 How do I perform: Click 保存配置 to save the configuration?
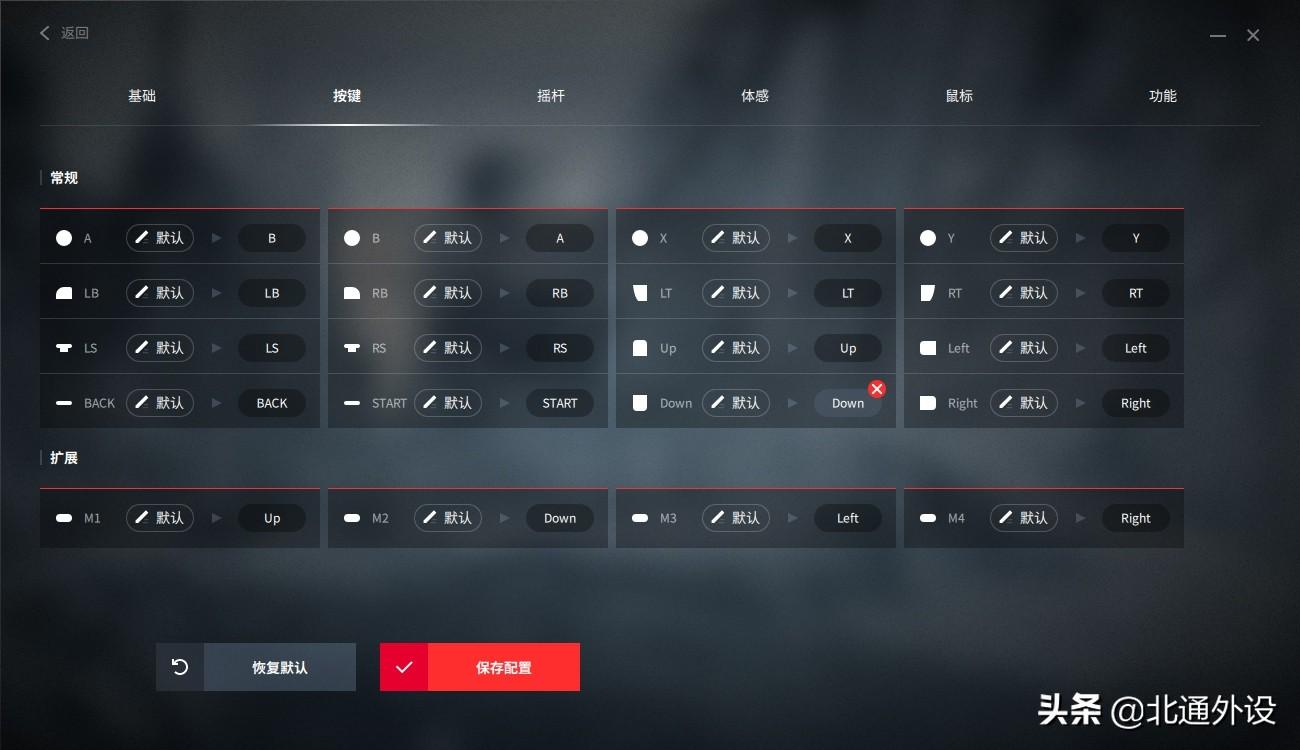point(505,667)
